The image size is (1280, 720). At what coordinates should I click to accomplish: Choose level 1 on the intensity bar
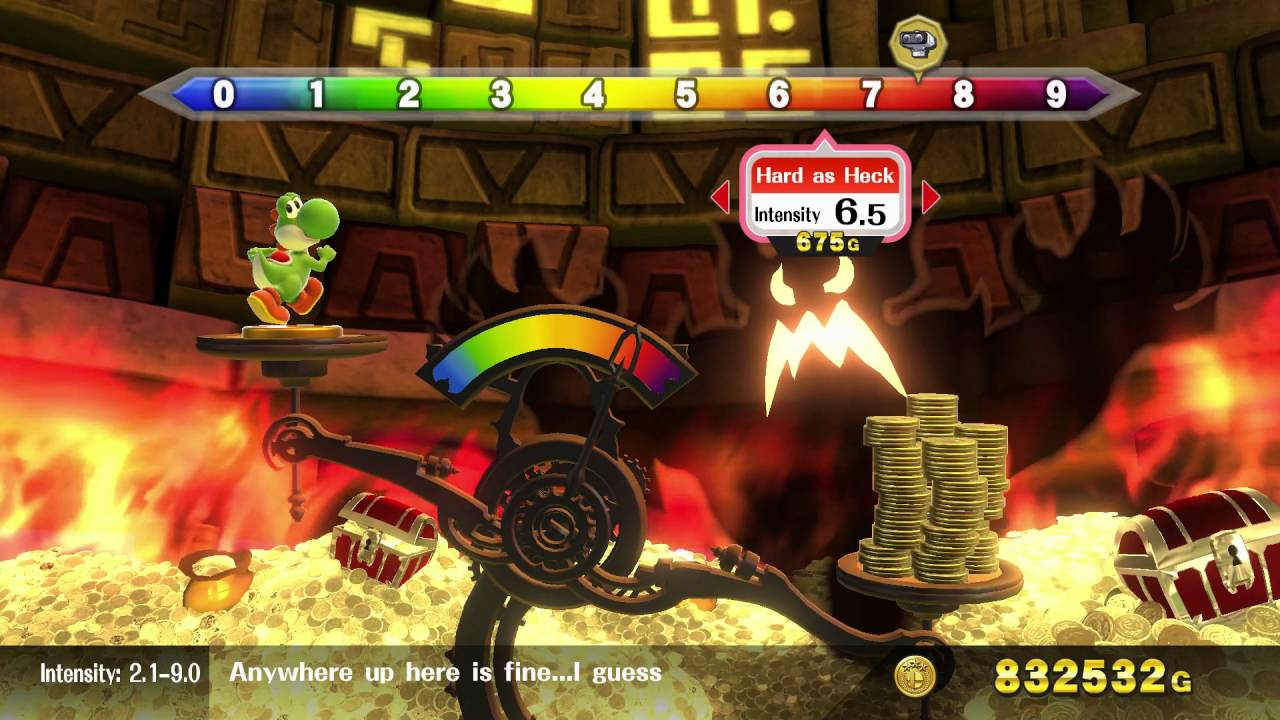tap(316, 95)
